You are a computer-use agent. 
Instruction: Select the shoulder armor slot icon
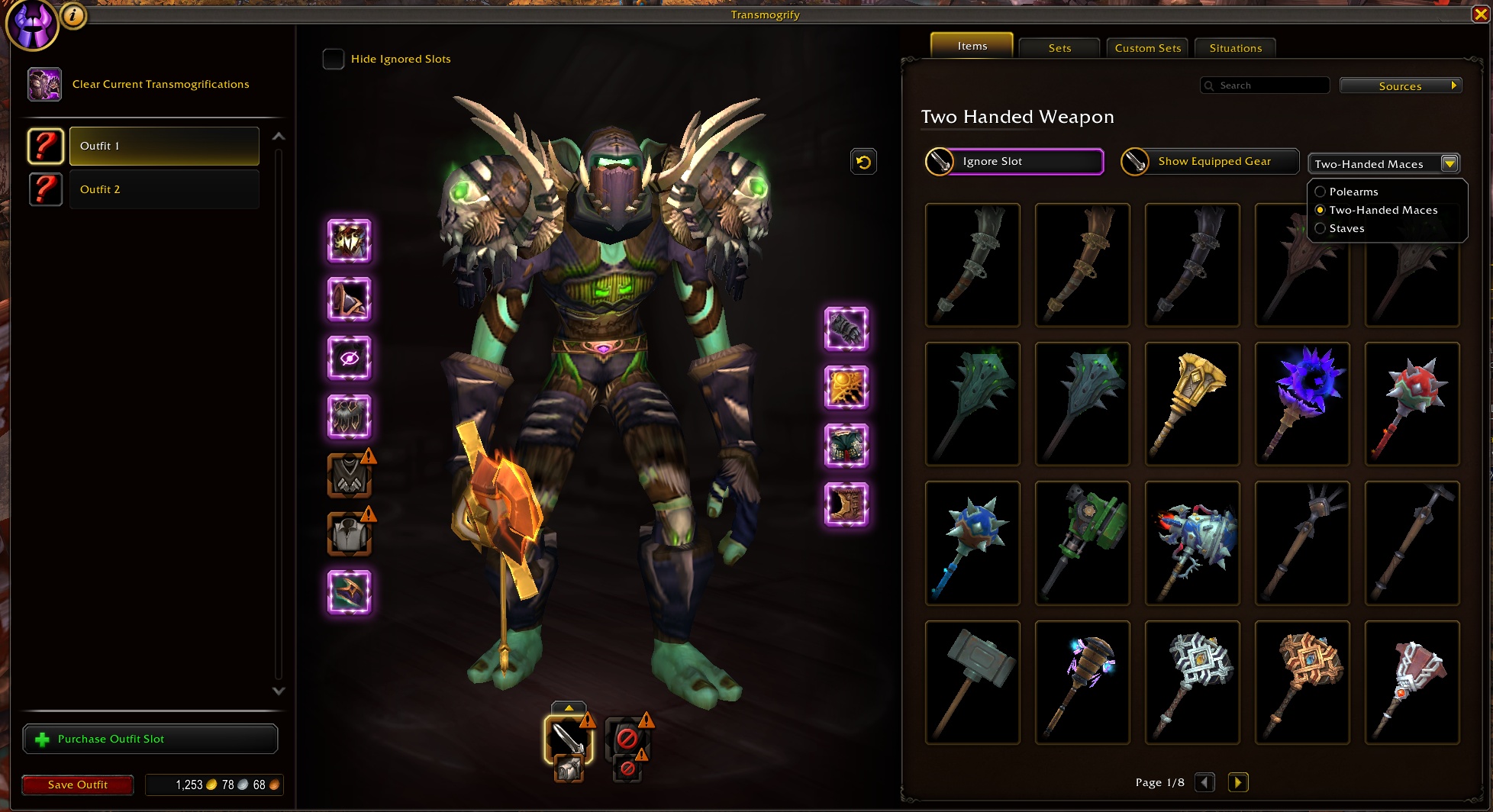tap(349, 299)
